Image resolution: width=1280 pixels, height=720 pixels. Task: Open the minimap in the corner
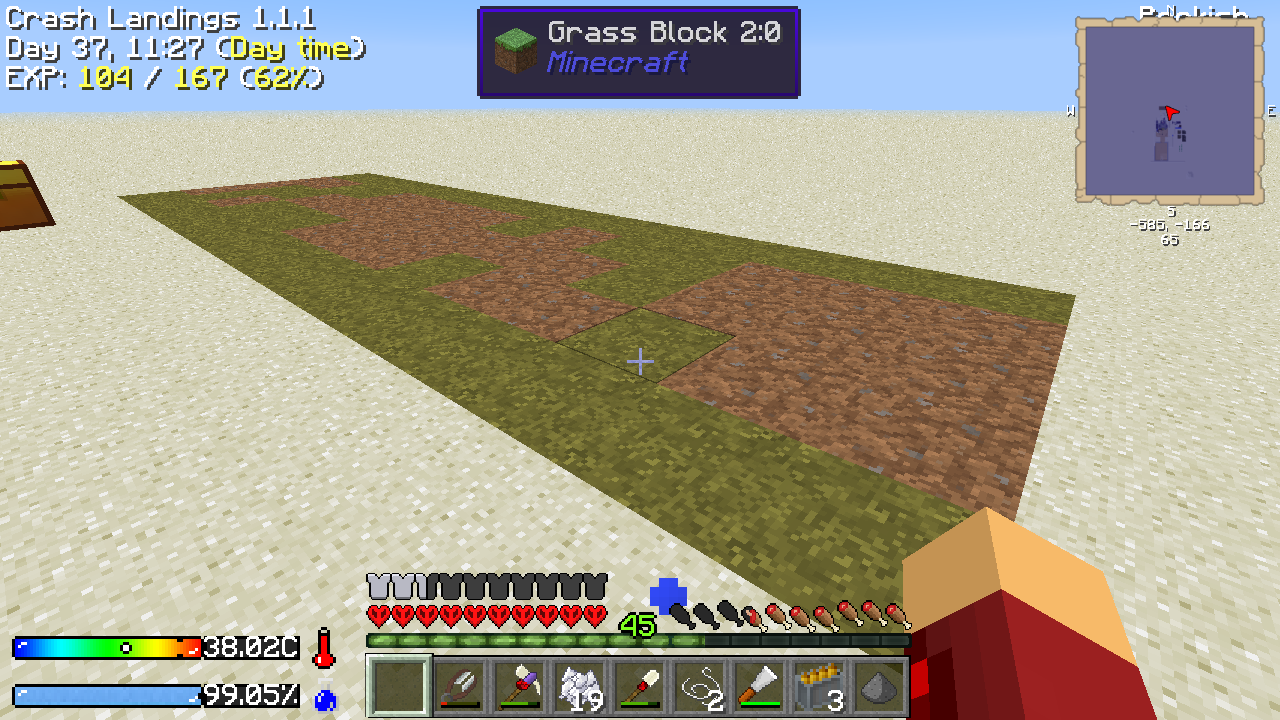(x=1169, y=111)
